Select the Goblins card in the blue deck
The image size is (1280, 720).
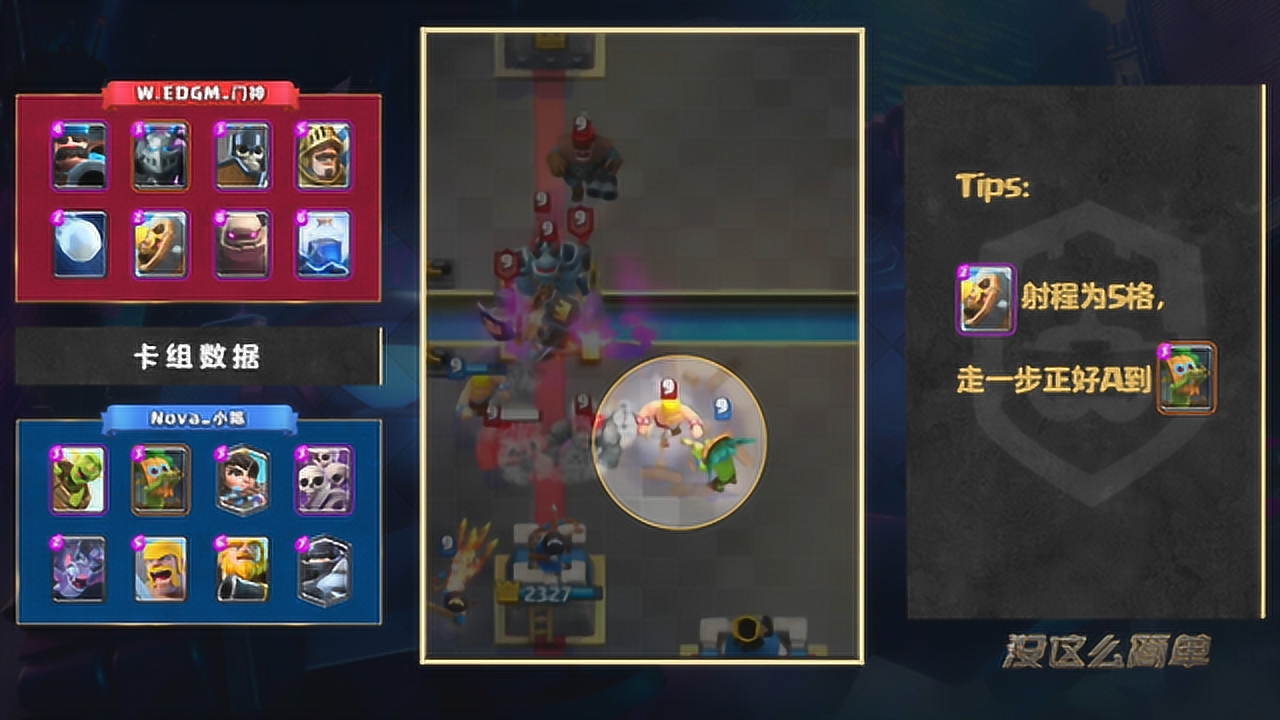coord(79,480)
